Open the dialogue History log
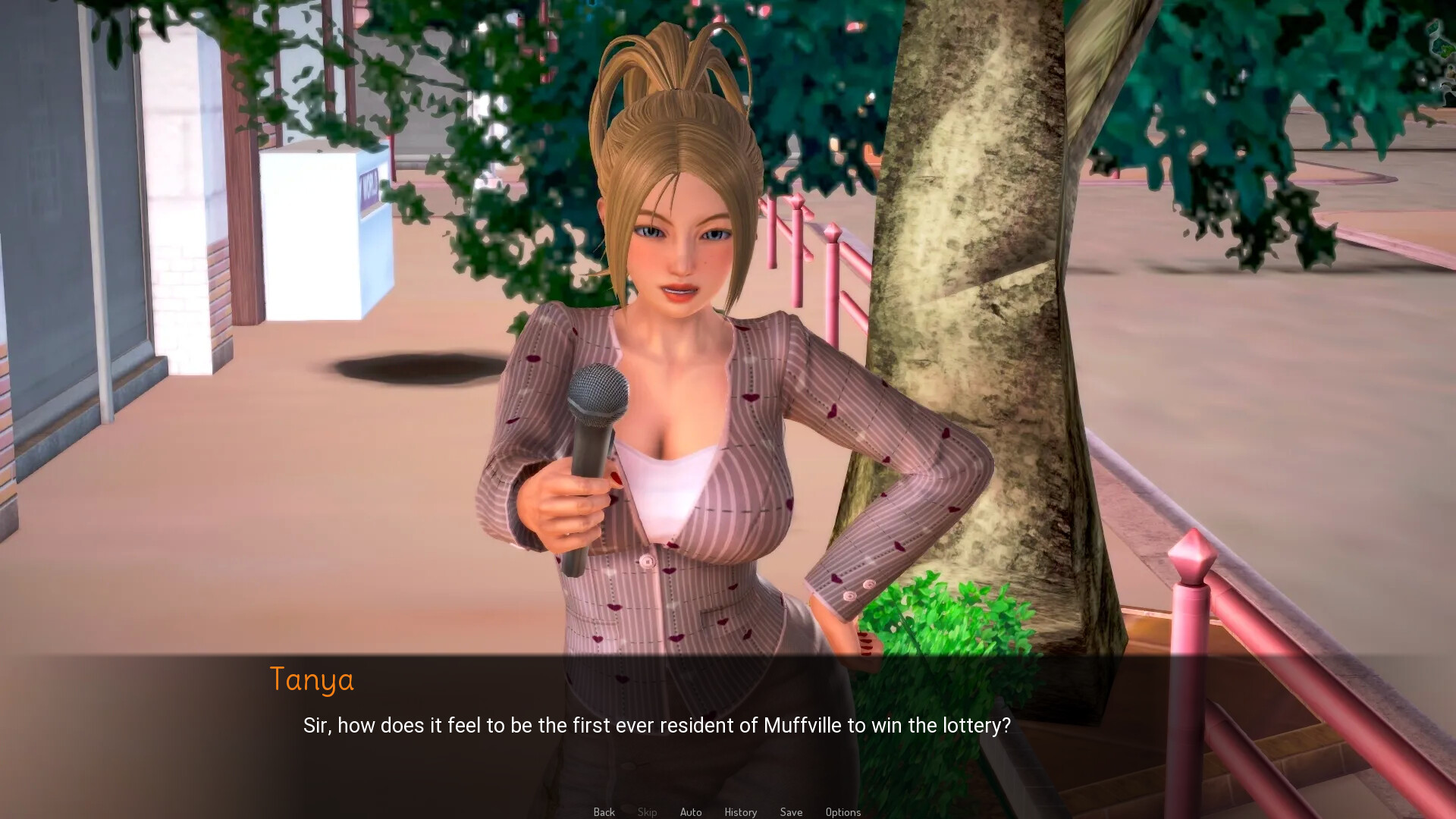1456x819 pixels. coord(740,811)
